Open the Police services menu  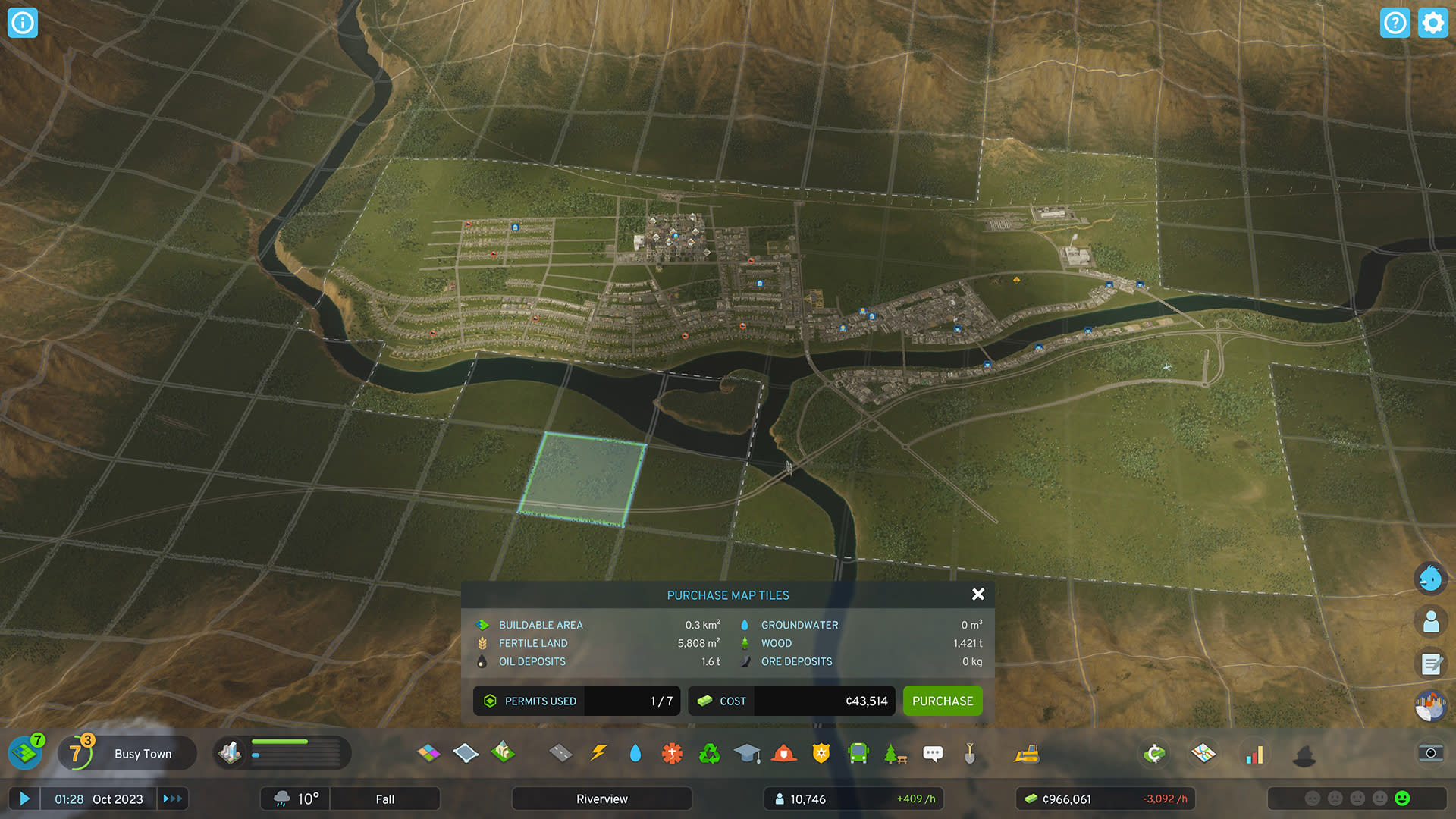pos(821,753)
